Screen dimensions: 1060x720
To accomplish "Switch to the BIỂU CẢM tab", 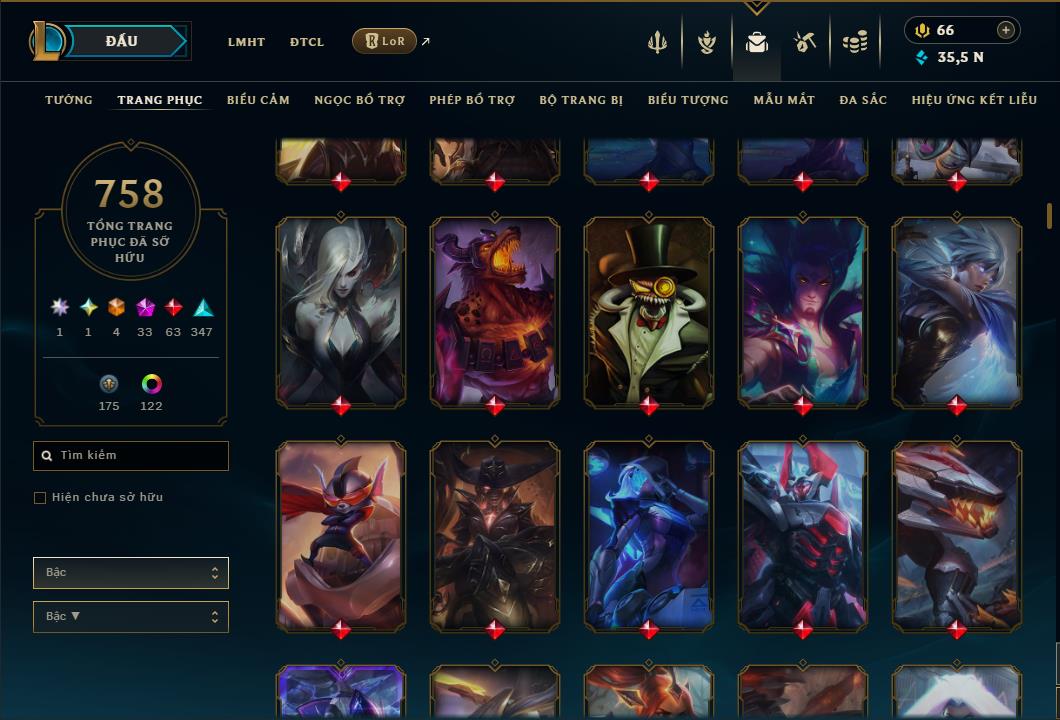I will coord(258,100).
